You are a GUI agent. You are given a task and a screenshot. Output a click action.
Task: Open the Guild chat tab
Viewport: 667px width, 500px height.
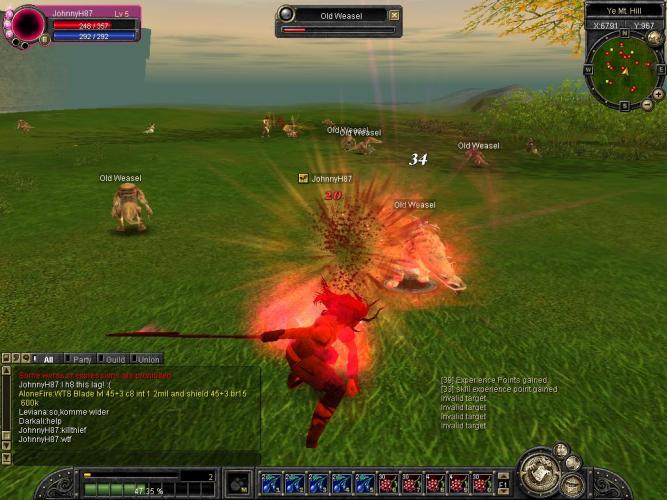coord(114,359)
